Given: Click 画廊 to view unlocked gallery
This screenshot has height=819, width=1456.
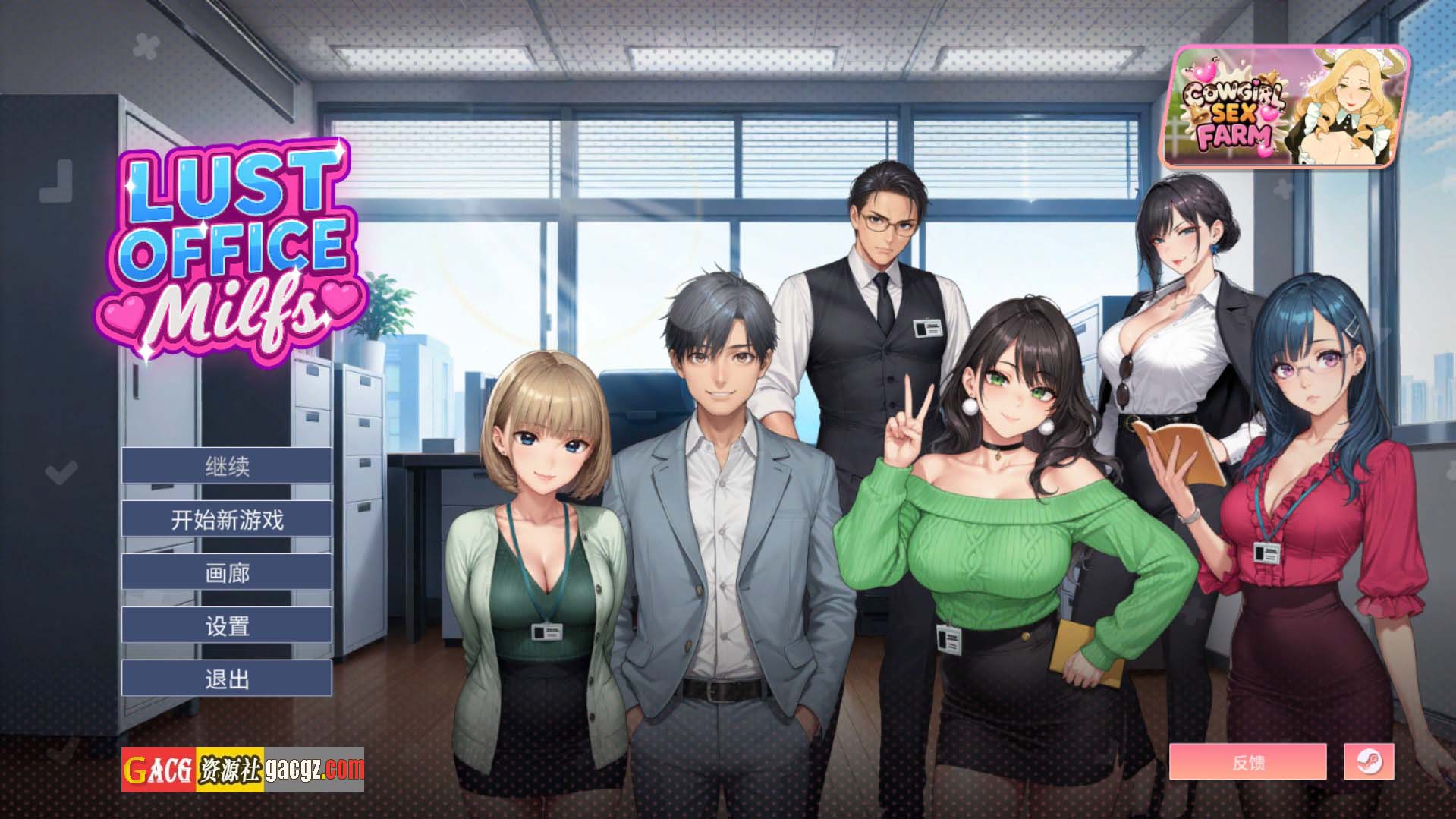Looking at the screenshot, I should point(225,572).
